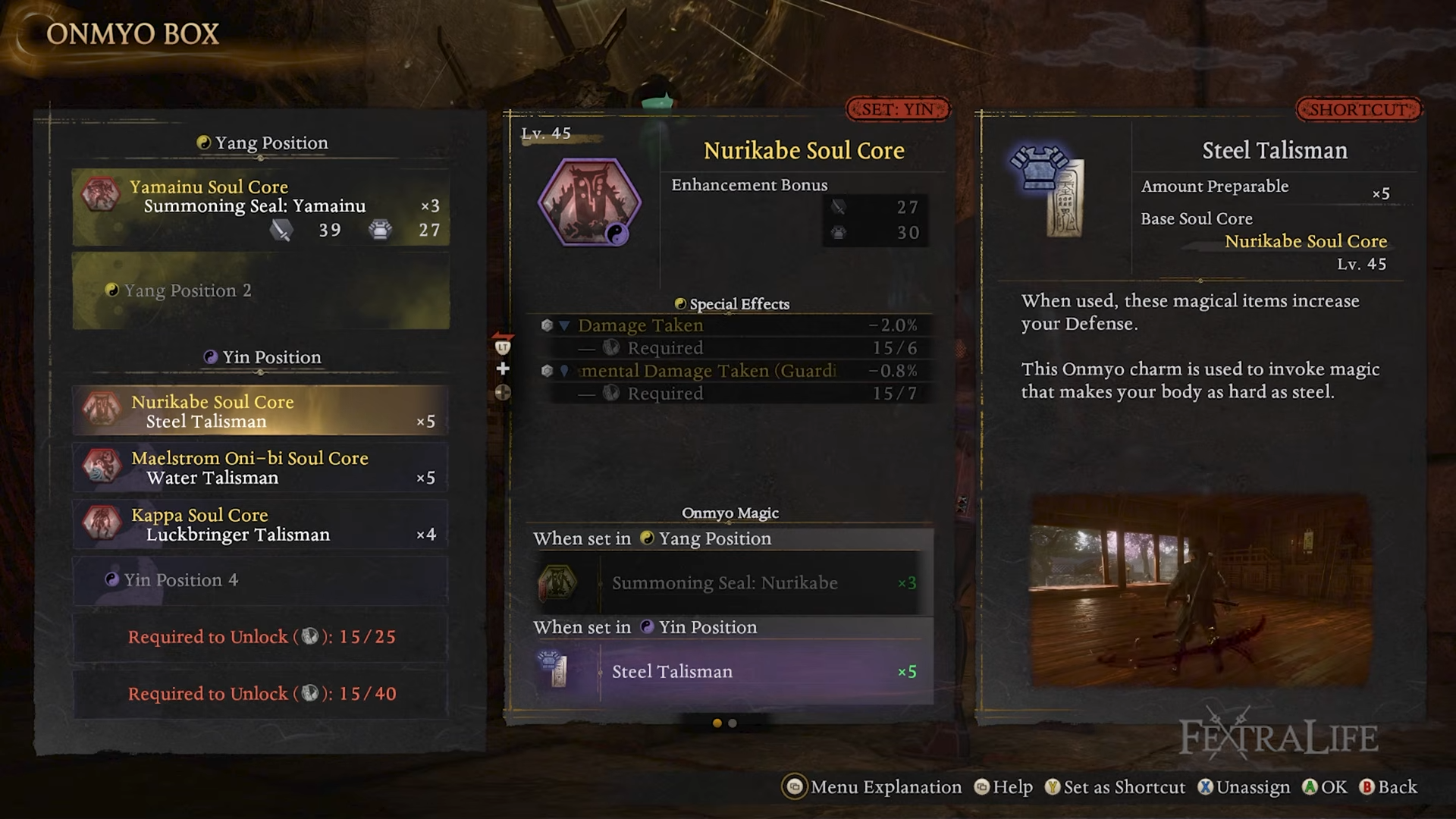Confirm with OK
The width and height of the screenshot is (1456, 819).
point(1325,787)
